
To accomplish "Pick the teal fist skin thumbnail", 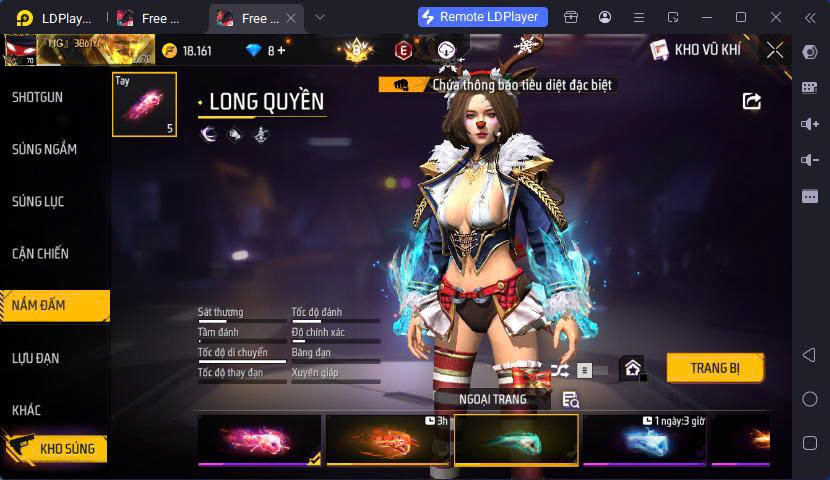I will click(516, 440).
